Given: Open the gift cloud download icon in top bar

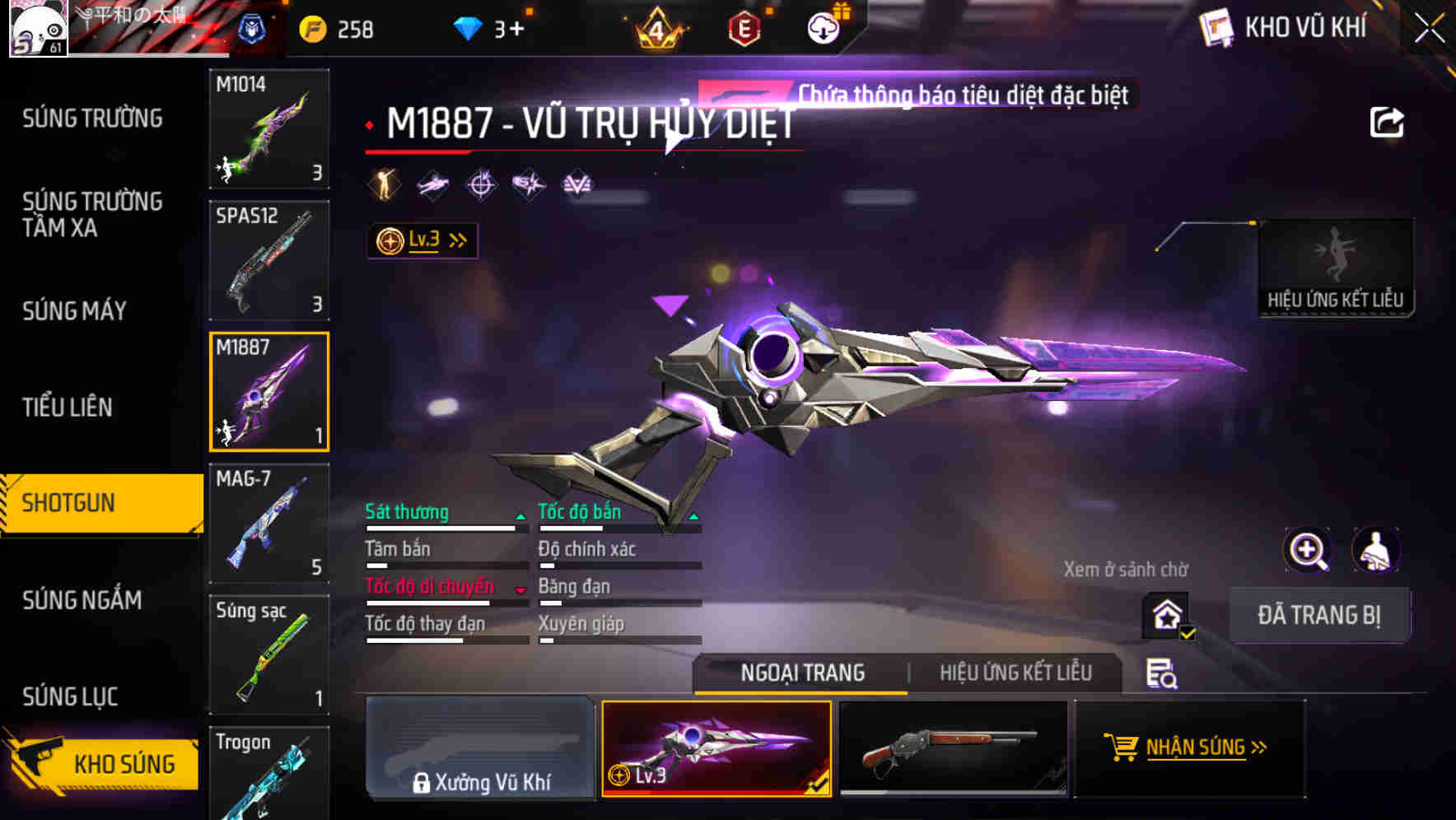Looking at the screenshot, I should pos(823,27).
